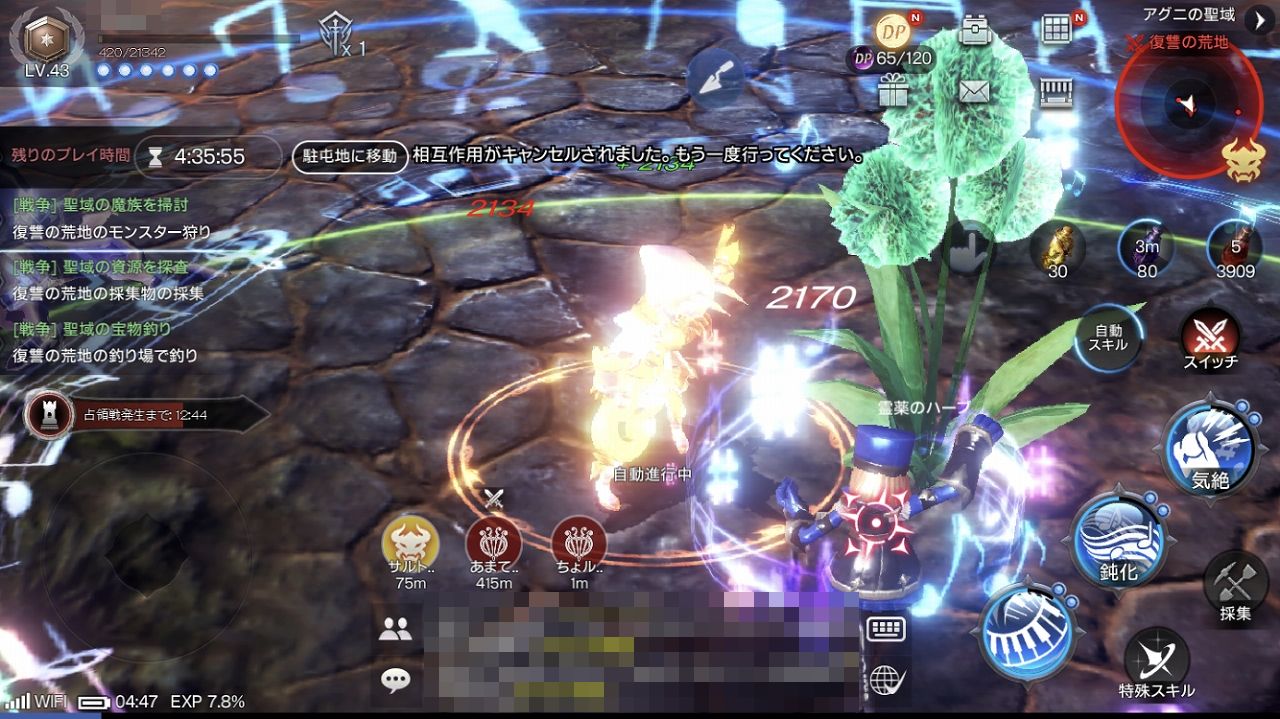Toggle the 自動スキル auto skill button
This screenshot has width=1280, height=719.
coord(1109,338)
